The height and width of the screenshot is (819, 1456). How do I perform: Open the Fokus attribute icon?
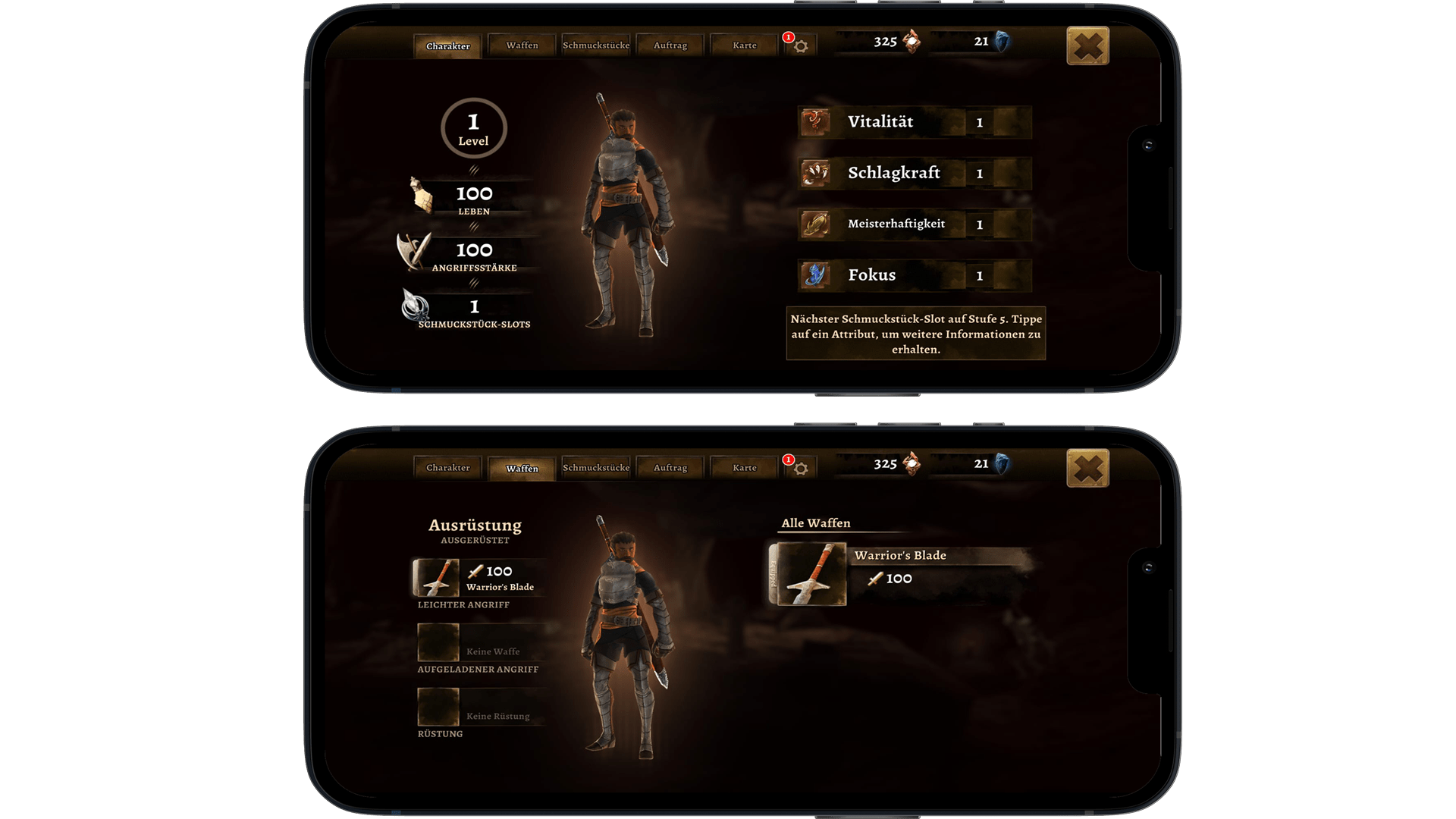pos(814,275)
